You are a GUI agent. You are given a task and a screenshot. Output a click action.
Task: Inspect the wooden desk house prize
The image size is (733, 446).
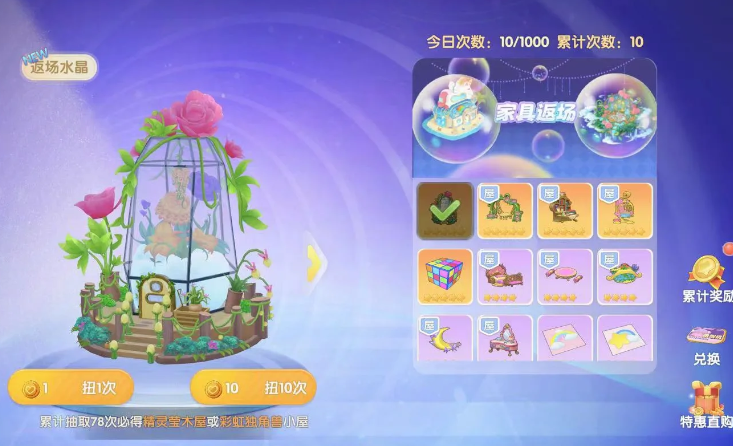[564, 210]
